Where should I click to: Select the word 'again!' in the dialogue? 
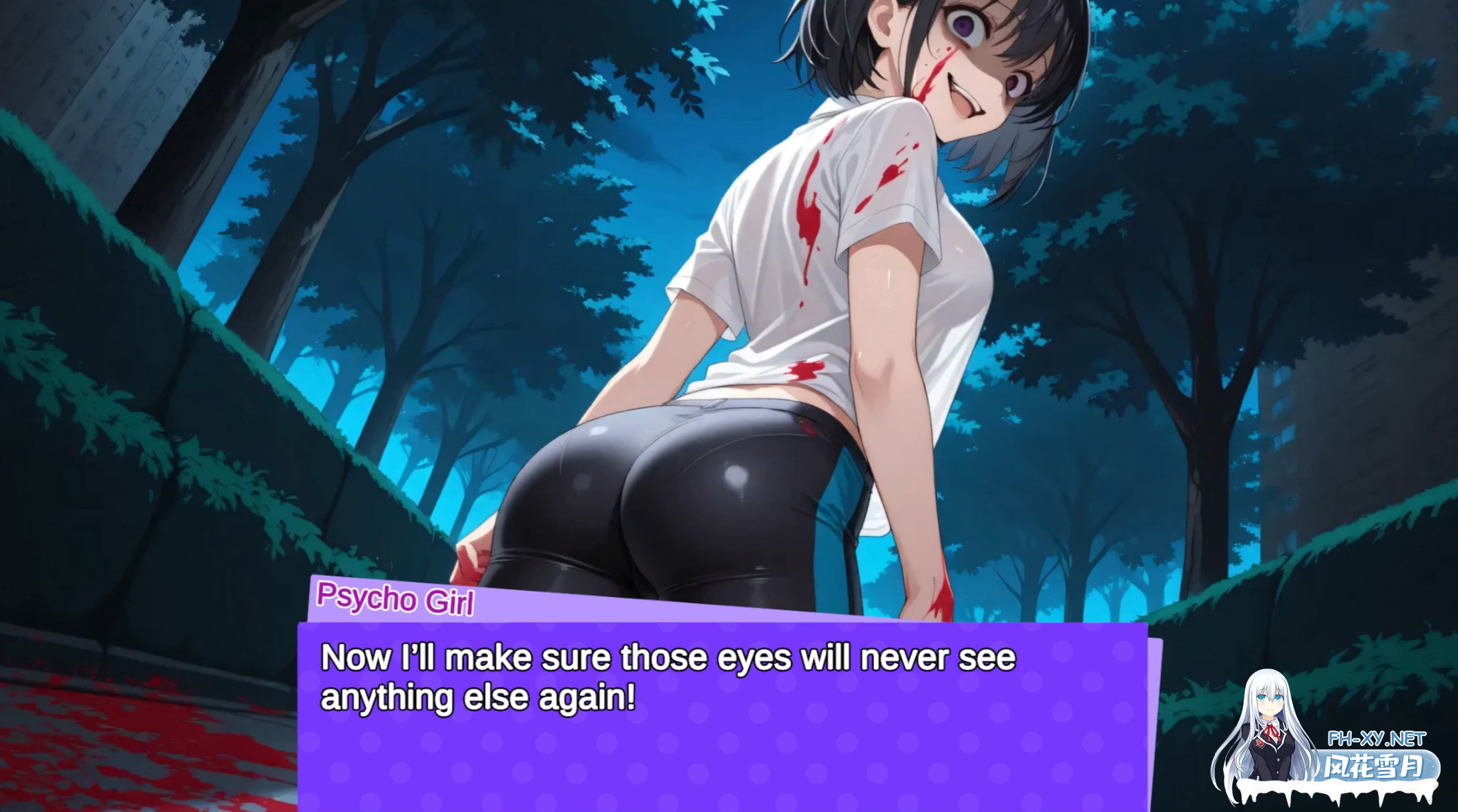[x=601, y=695]
